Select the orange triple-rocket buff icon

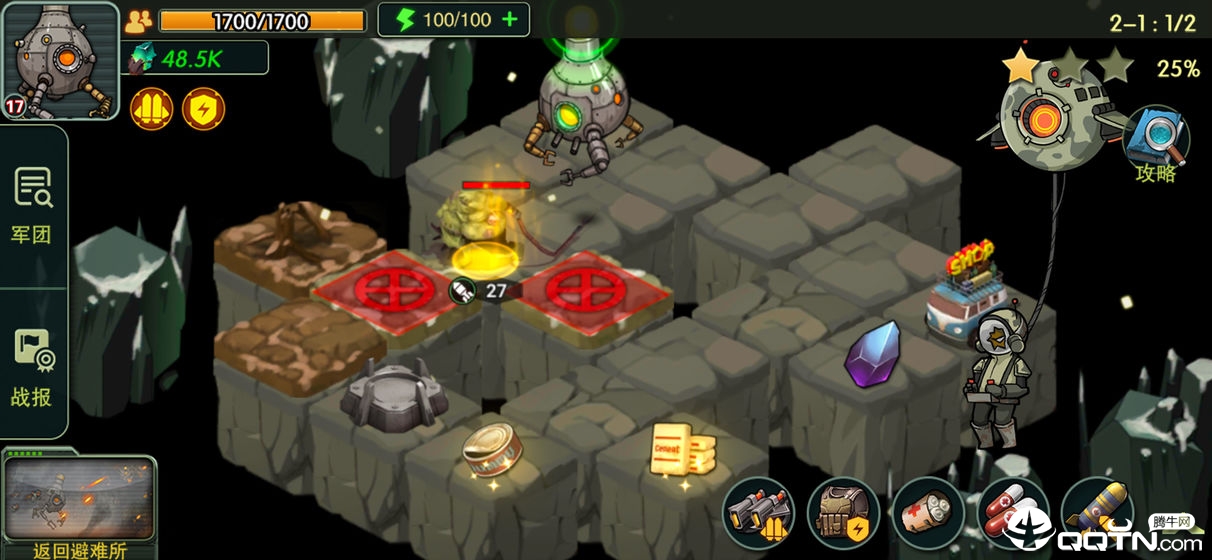coord(151,109)
